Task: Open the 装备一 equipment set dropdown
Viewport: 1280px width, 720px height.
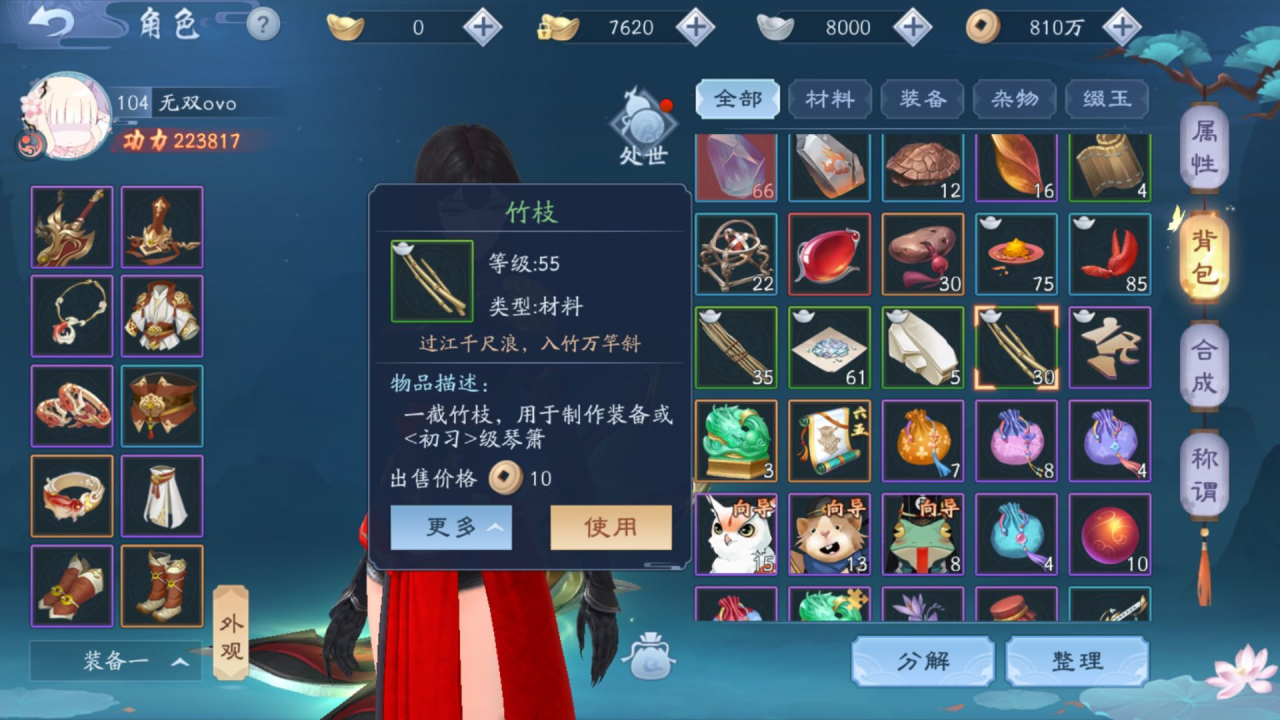Action: coord(116,661)
